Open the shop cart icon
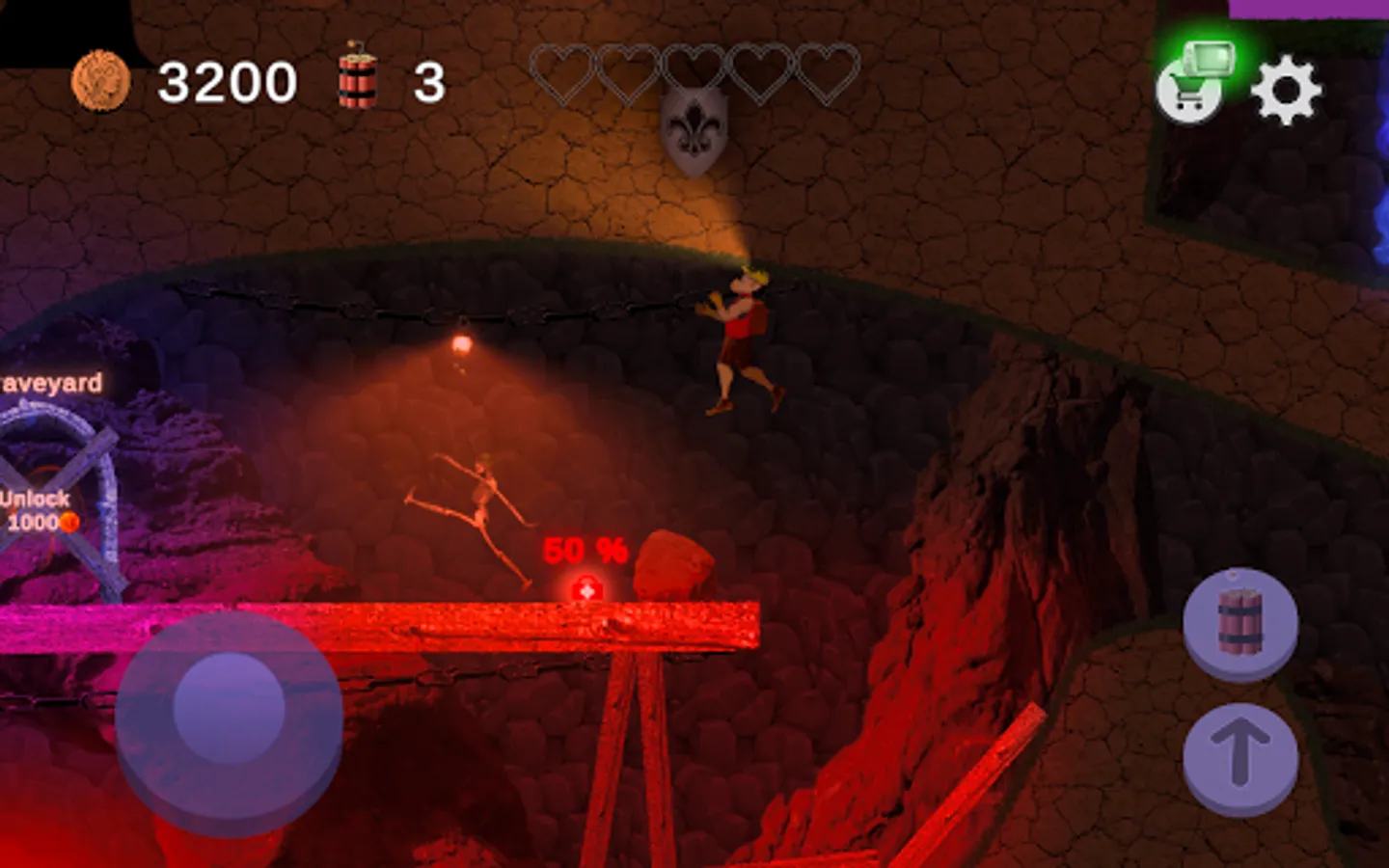 point(1190,90)
